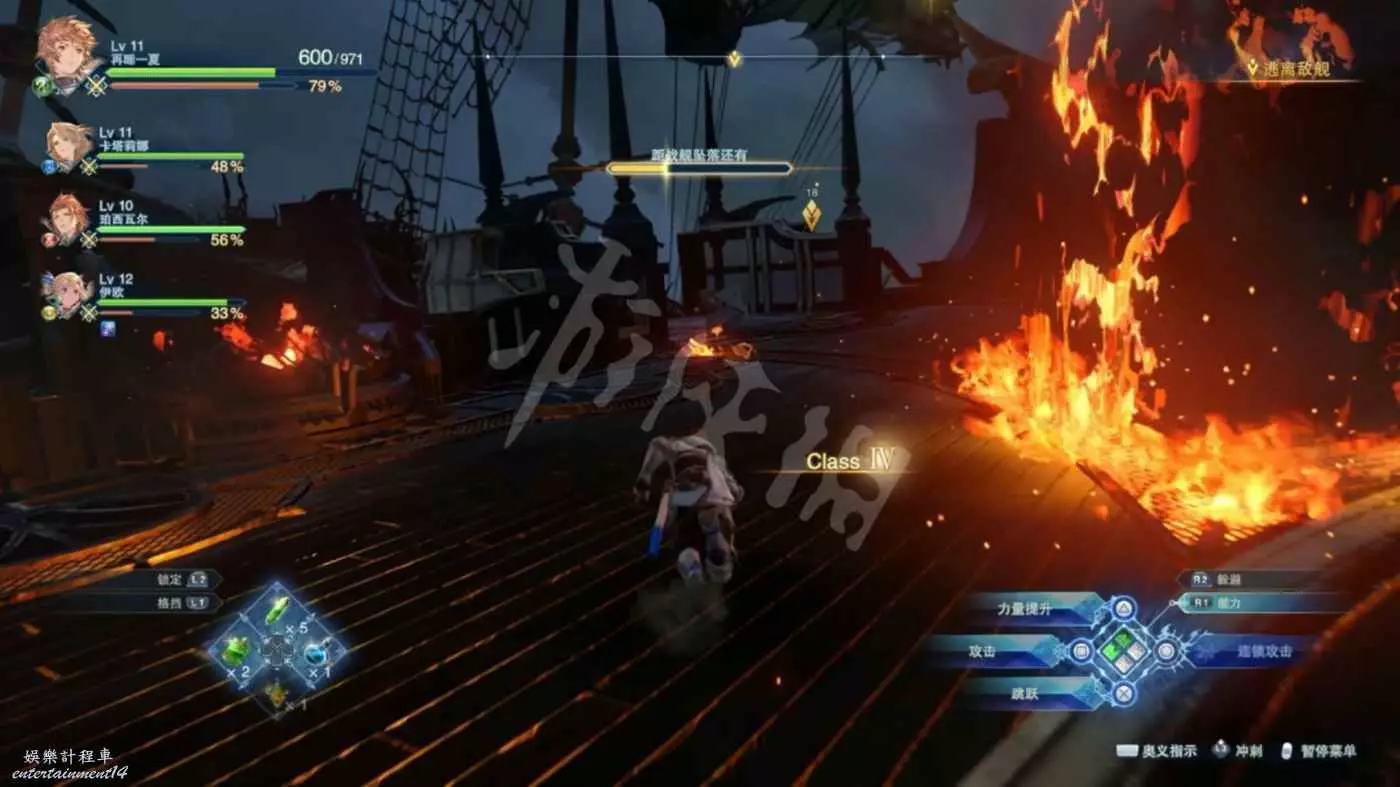Choose Katalina's party portrait
Image resolution: width=1400 pixels, height=787 pixels.
tap(67, 146)
